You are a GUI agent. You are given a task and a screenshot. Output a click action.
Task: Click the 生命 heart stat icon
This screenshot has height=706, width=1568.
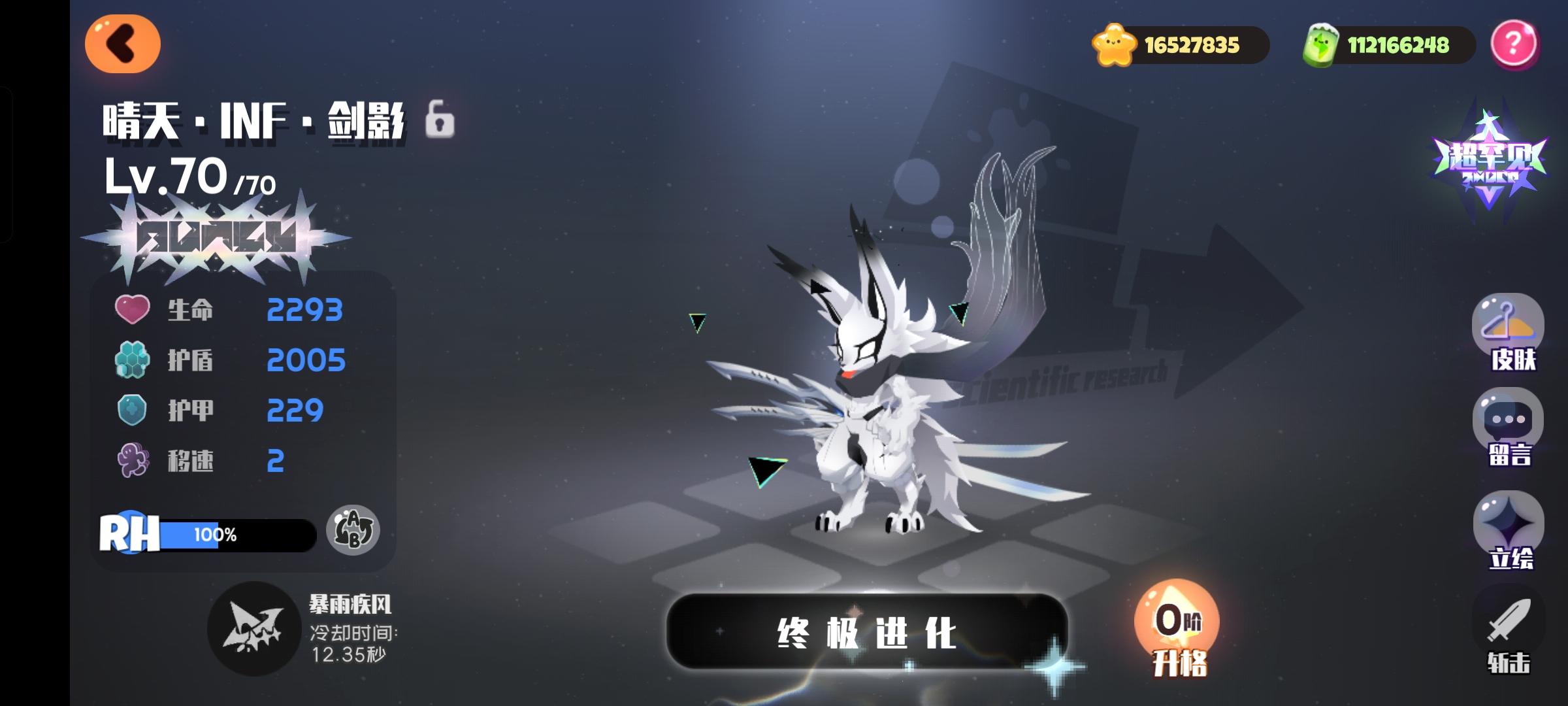133,309
